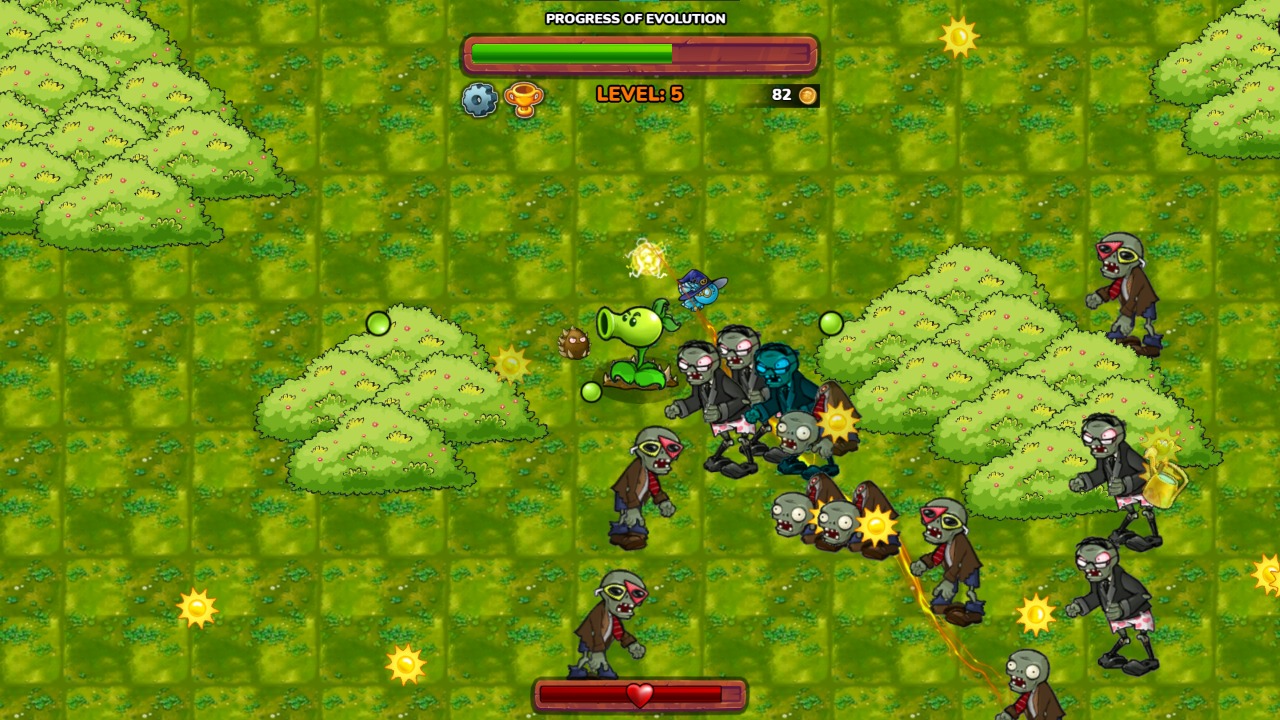The width and height of the screenshot is (1280, 720).
Task: Click the 82 coin counter display
Action: (x=782, y=96)
